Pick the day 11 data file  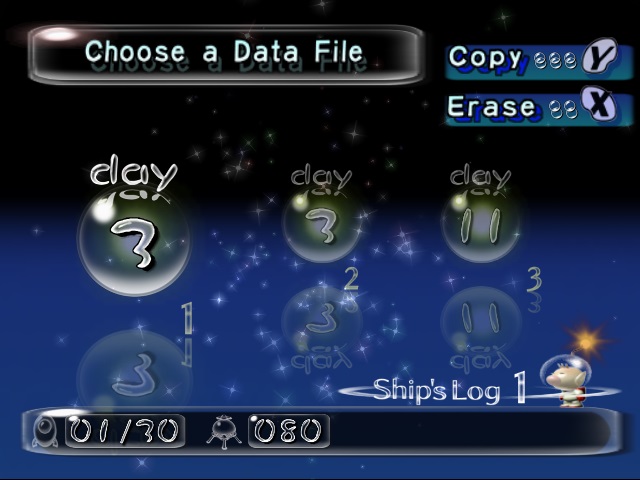pos(480,227)
